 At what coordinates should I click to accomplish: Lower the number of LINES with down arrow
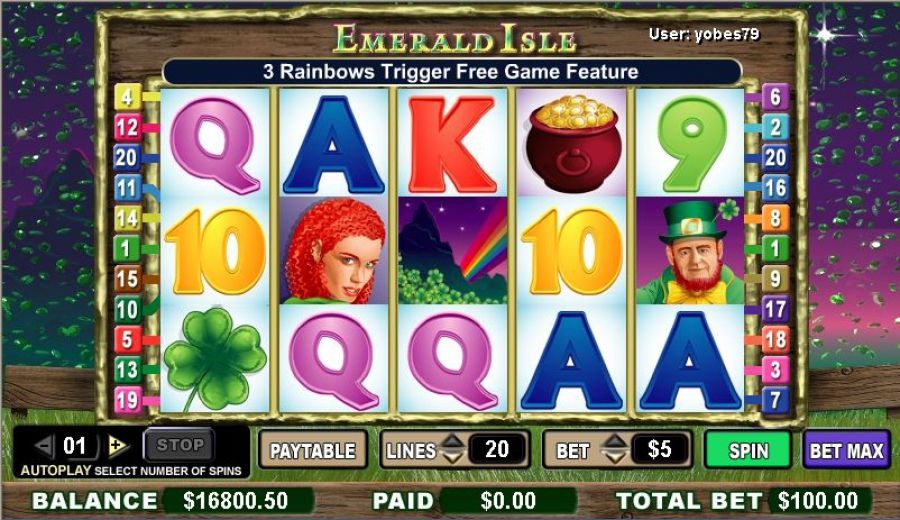[452, 458]
